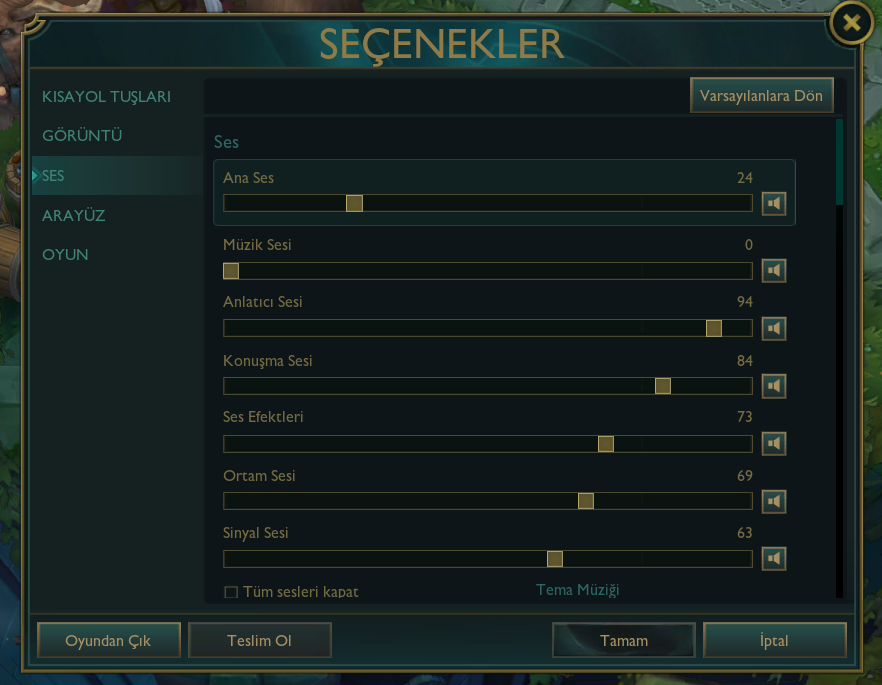Cancel changes with the İptal button
Viewport: 882px width, 685px height.
pos(775,641)
